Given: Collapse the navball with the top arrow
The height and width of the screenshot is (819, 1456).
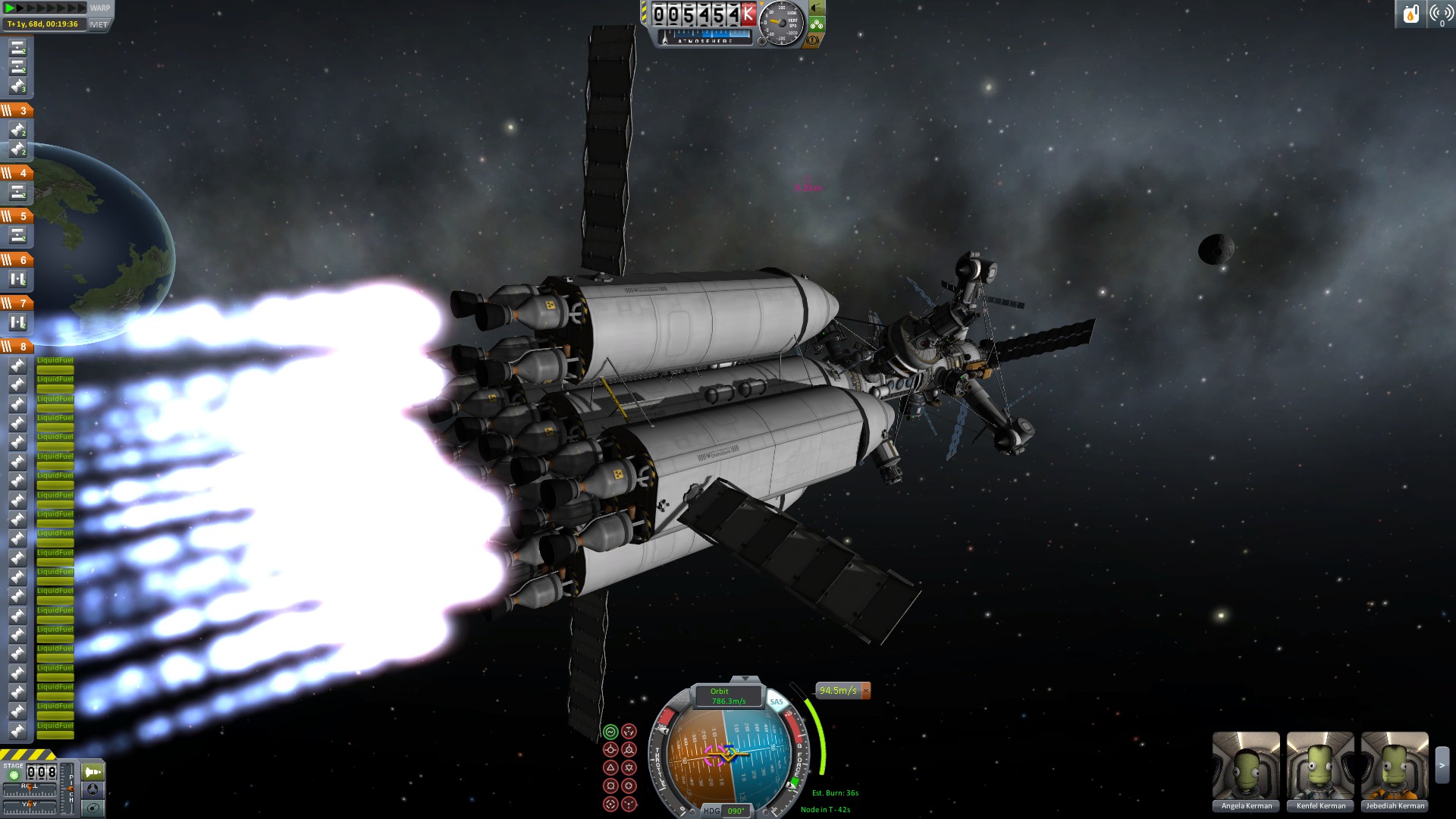Looking at the screenshot, I should pos(745,679).
